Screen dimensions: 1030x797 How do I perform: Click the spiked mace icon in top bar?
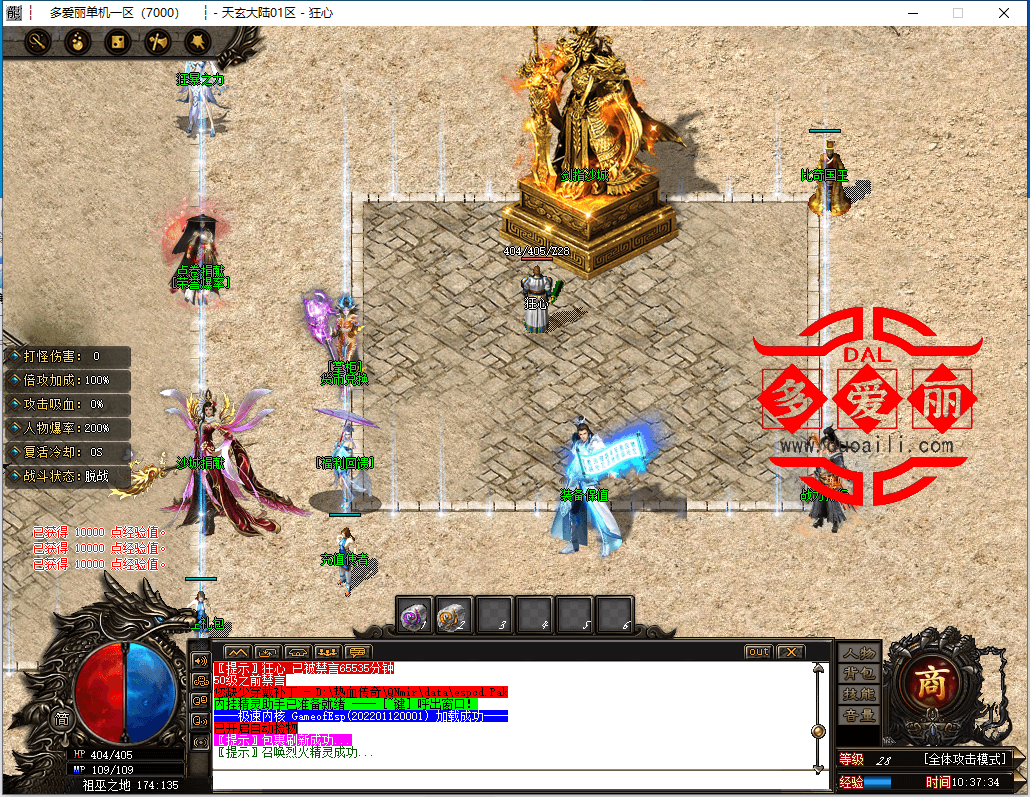(x=197, y=42)
